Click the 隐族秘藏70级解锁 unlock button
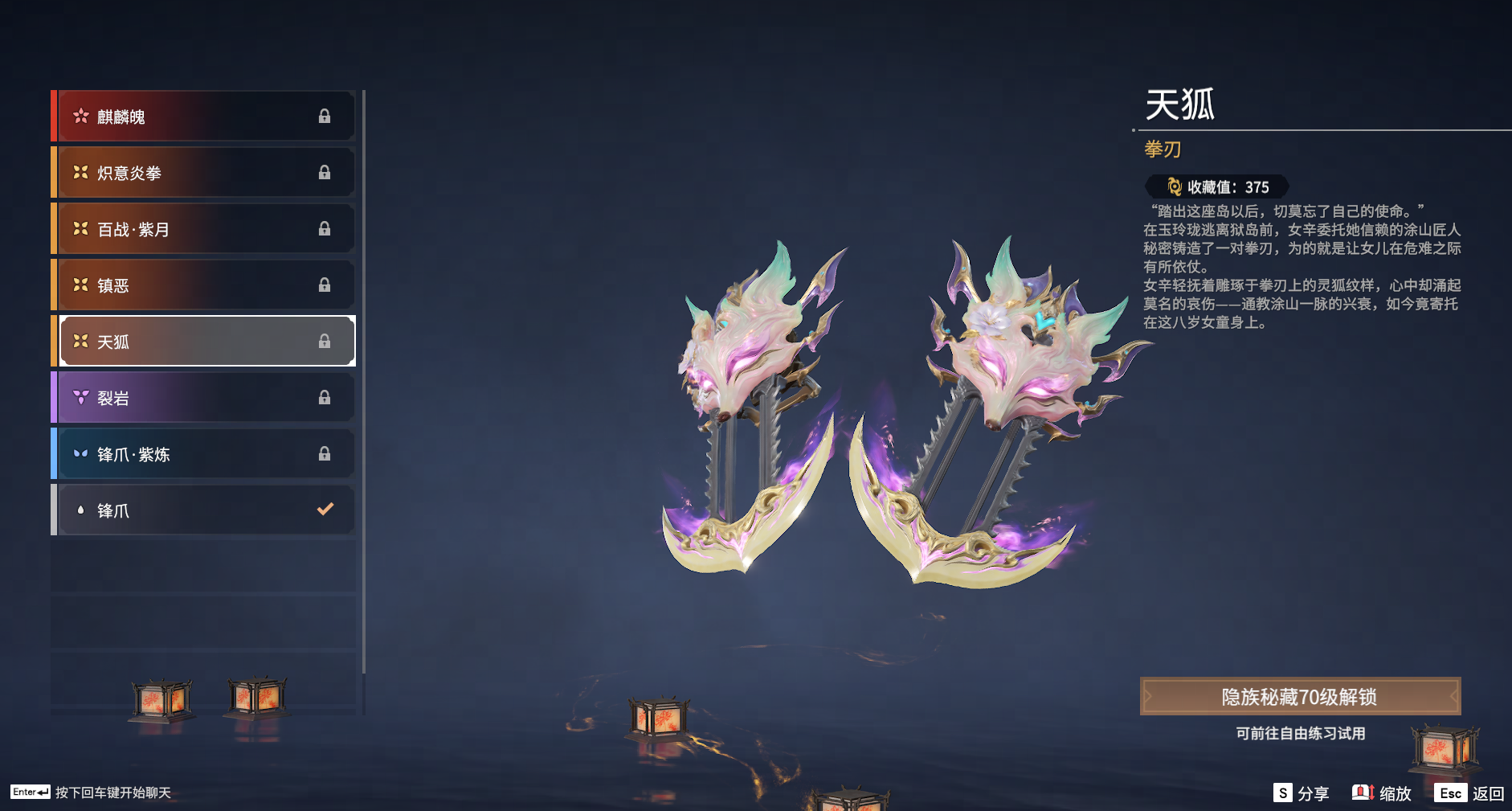The height and width of the screenshot is (811, 1512). [x=1299, y=697]
